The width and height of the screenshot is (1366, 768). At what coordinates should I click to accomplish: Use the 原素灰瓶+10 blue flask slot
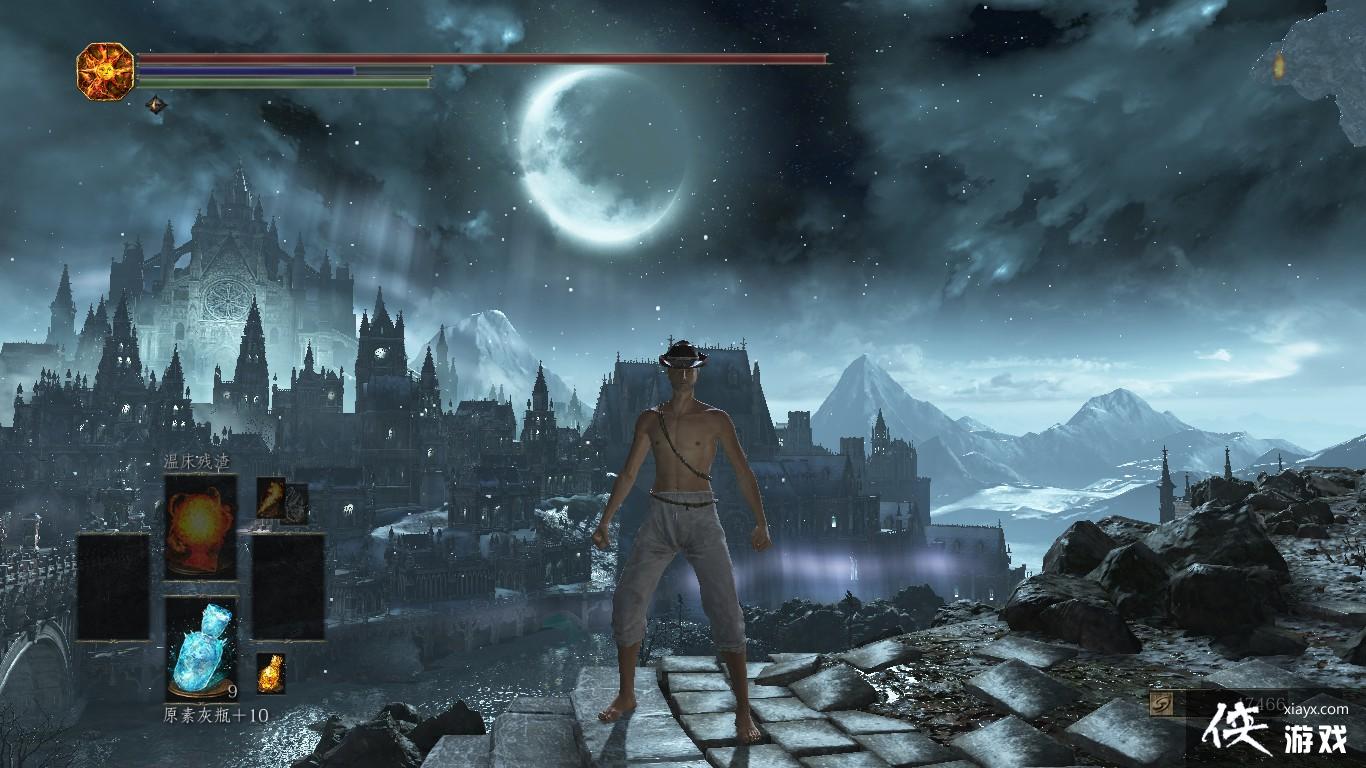point(201,648)
